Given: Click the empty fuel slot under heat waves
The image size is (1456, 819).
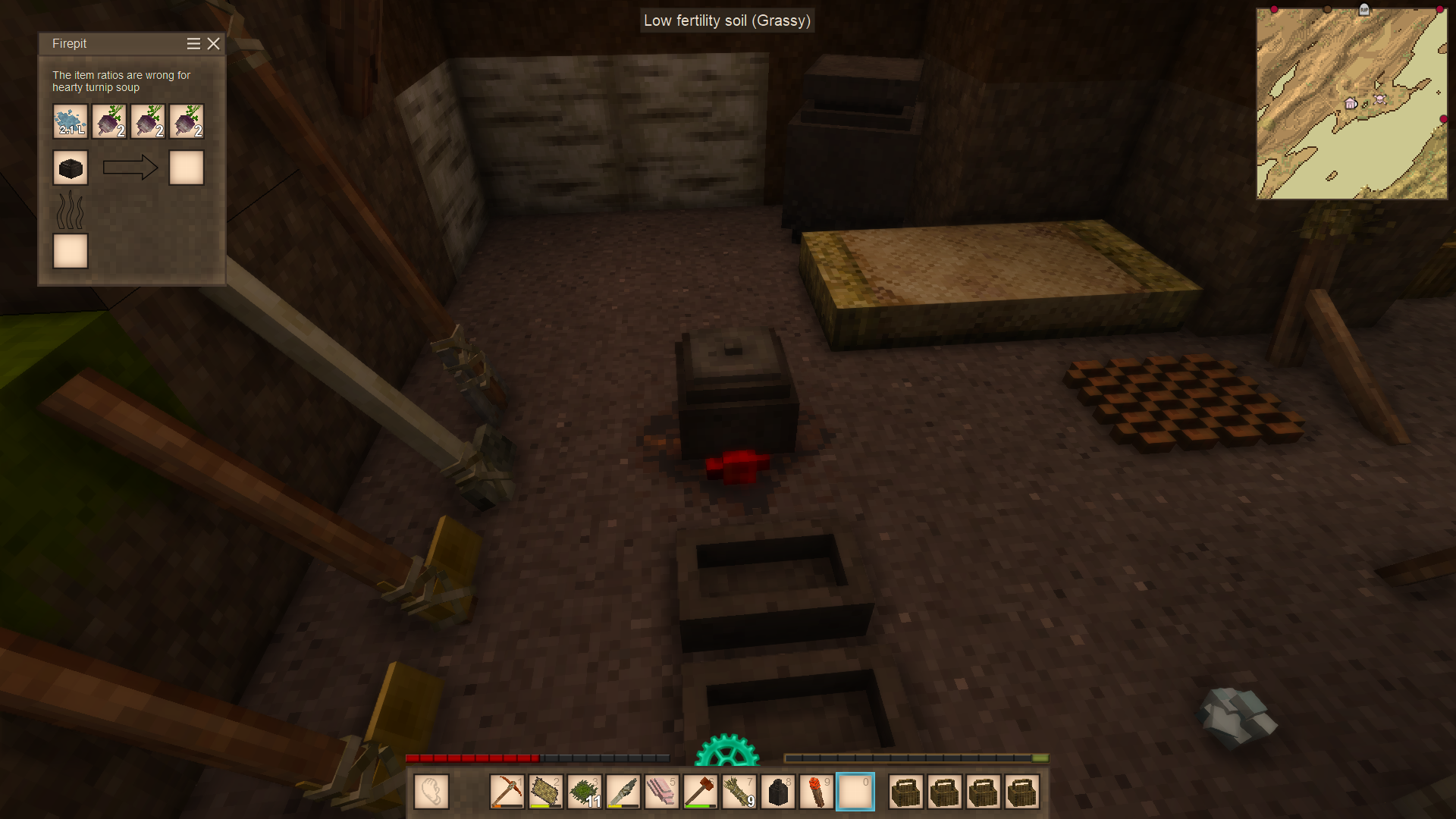Looking at the screenshot, I should tap(71, 251).
